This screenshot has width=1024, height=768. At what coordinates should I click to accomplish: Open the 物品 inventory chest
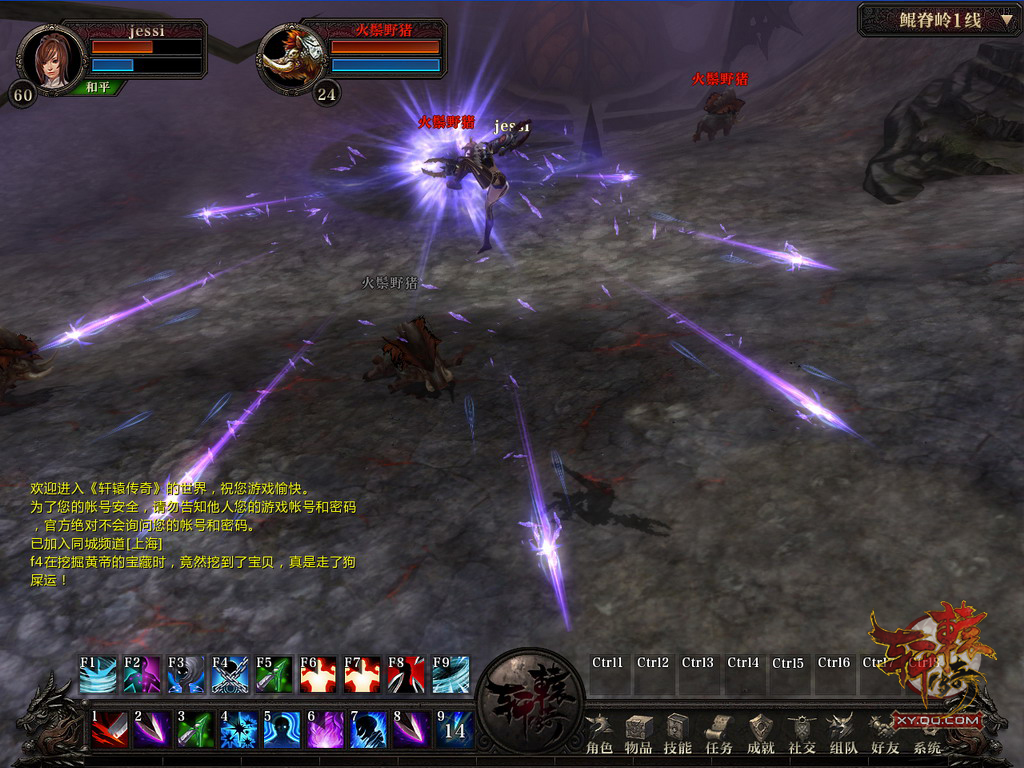click(639, 733)
